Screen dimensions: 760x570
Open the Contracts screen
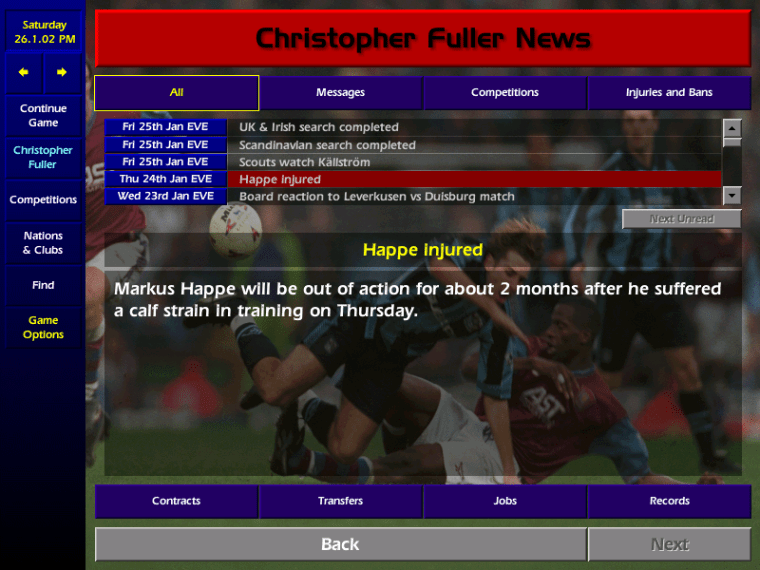coord(176,501)
